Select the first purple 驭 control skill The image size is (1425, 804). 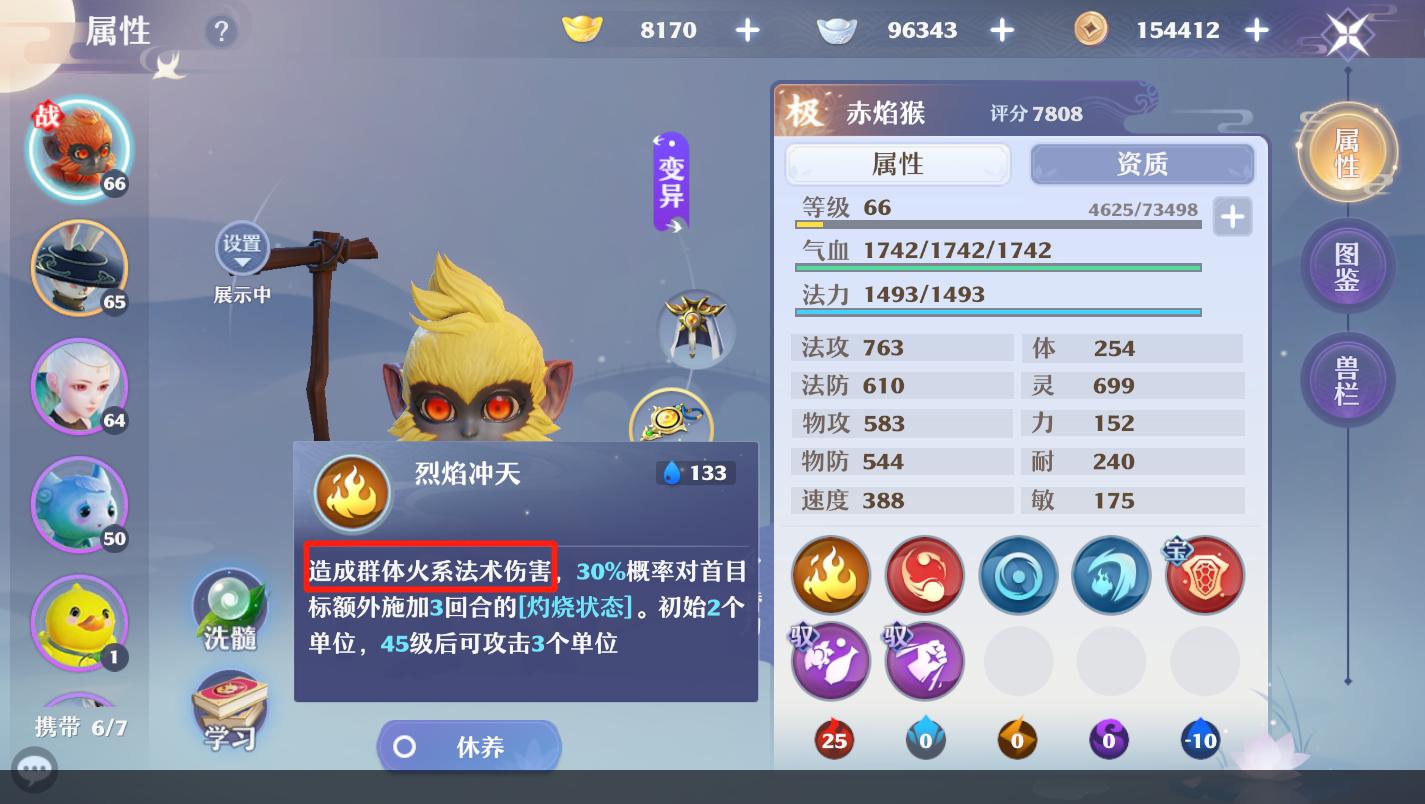click(x=831, y=661)
